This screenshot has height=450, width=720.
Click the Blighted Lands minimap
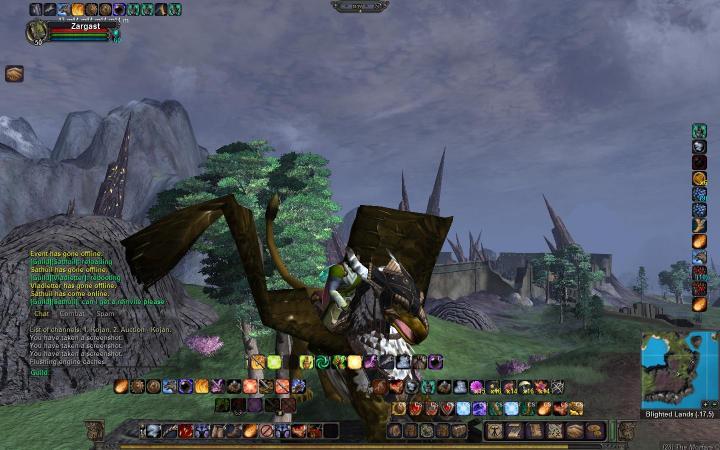679,368
